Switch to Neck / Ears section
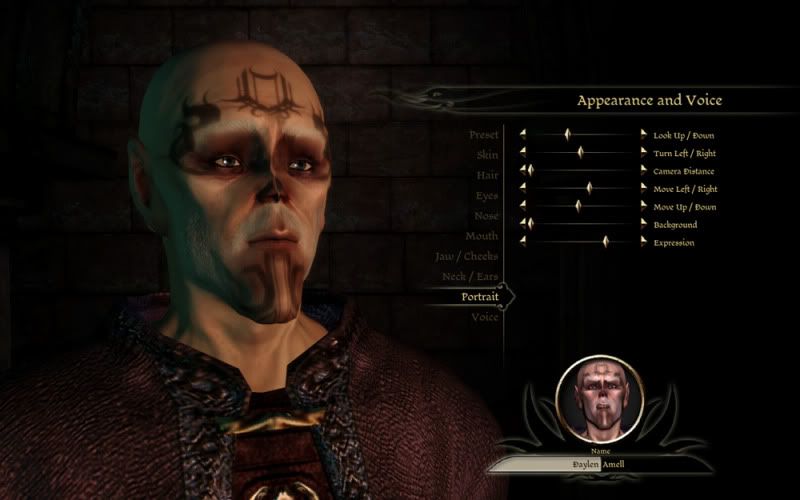 coord(468,276)
